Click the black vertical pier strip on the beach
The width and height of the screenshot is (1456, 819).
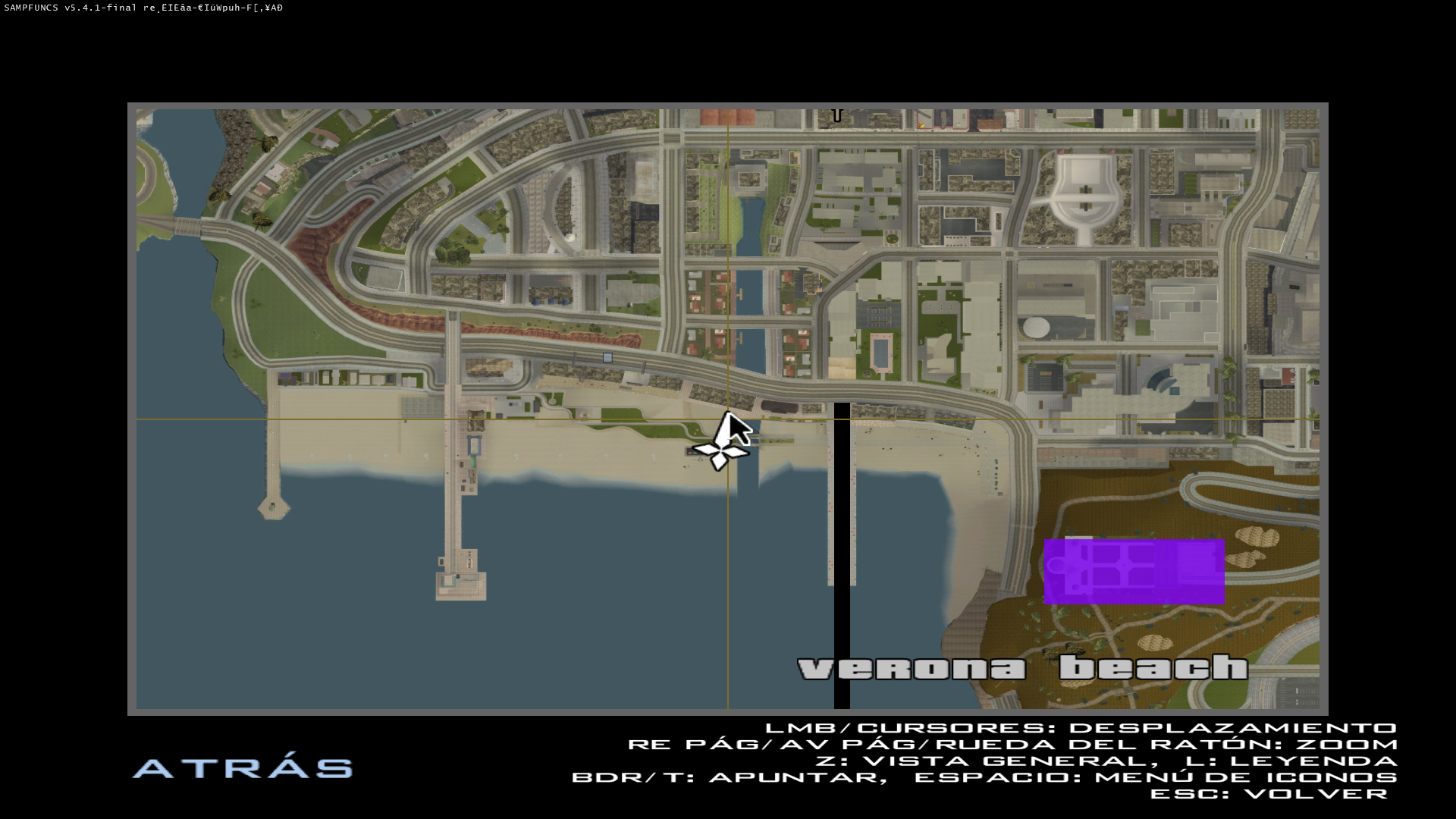click(x=840, y=546)
